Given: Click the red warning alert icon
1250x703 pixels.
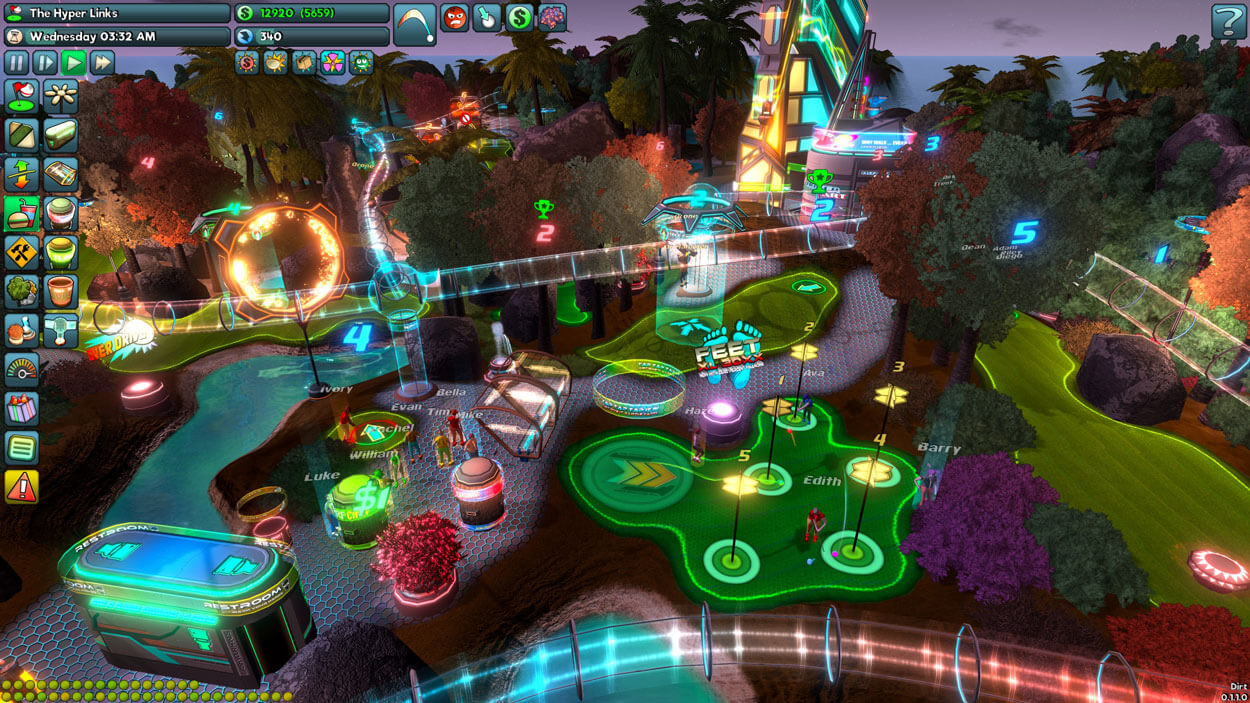Looking at the screenshot, I should [x=21, y=486].
